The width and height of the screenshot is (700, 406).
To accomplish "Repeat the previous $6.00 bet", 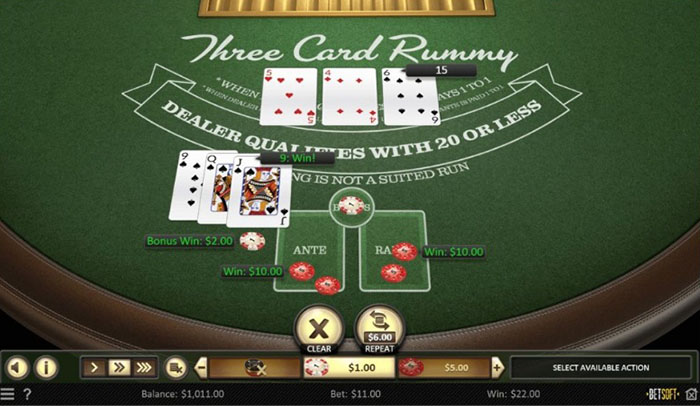I will click(380, 329).
